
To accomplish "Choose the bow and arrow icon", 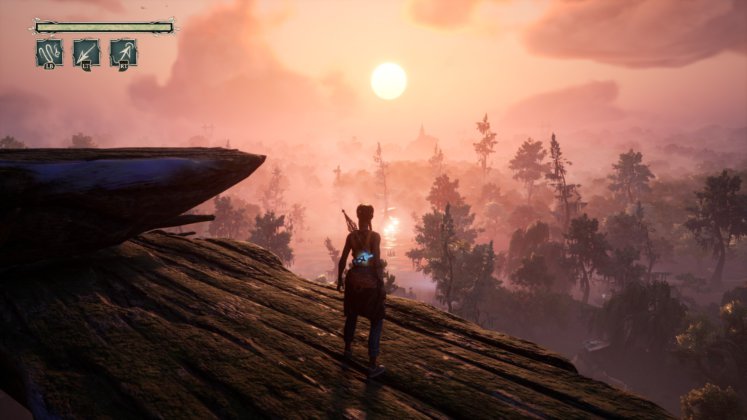I will tap(123, 53).
